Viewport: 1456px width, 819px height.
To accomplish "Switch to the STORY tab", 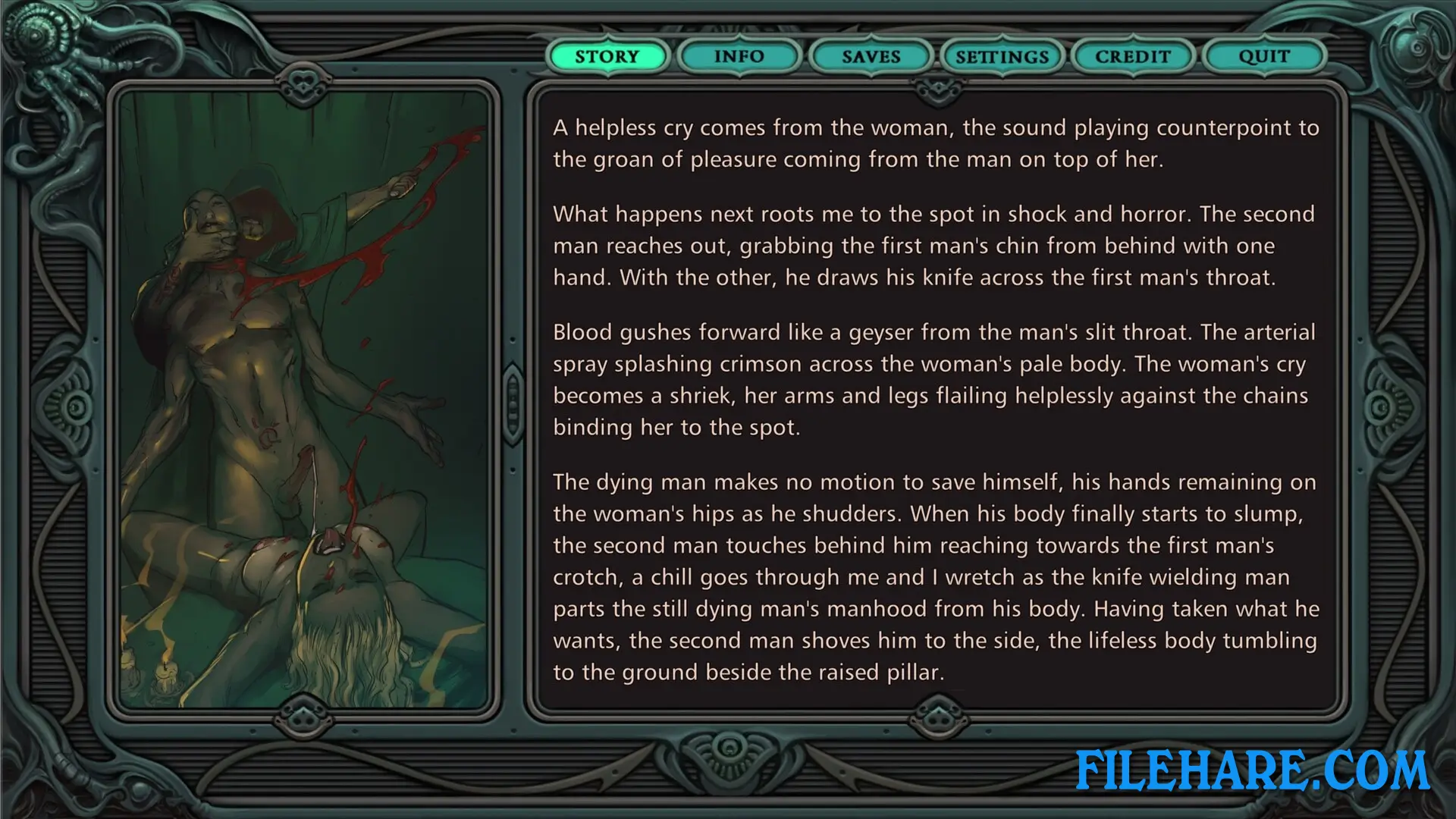I will coord(608,56).
